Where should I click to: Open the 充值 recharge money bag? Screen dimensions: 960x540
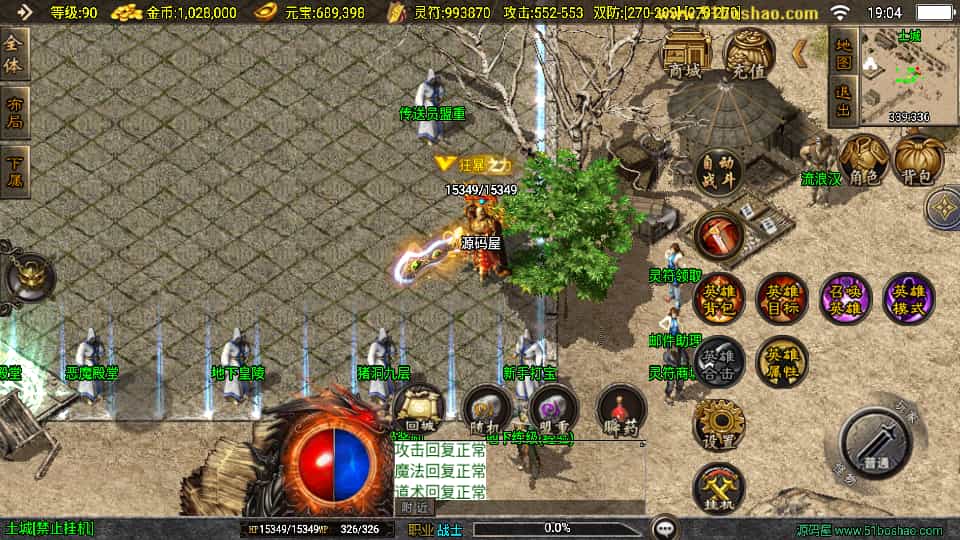click(x=748, y=53)
